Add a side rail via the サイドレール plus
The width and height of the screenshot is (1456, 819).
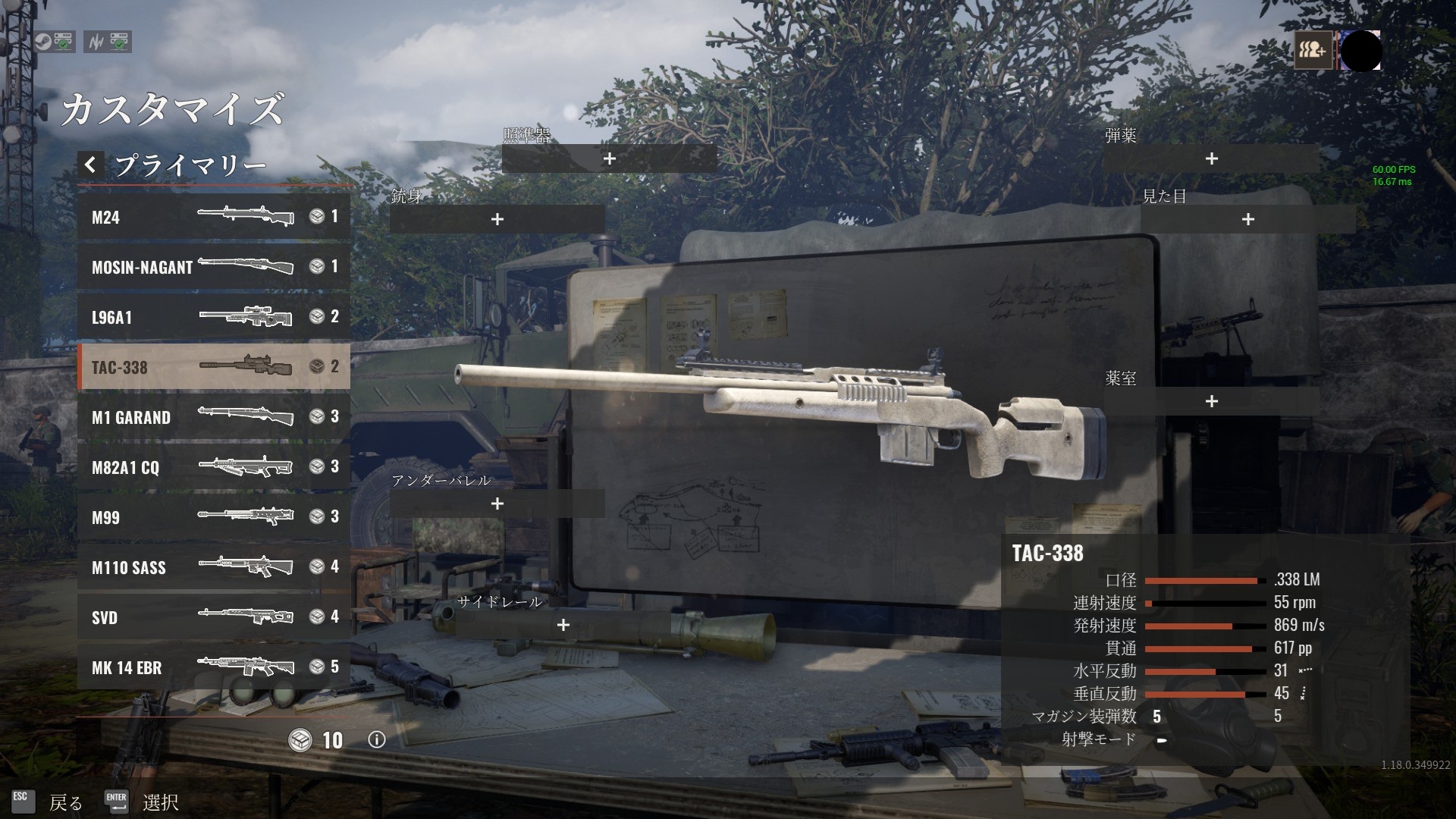[563, 626]
